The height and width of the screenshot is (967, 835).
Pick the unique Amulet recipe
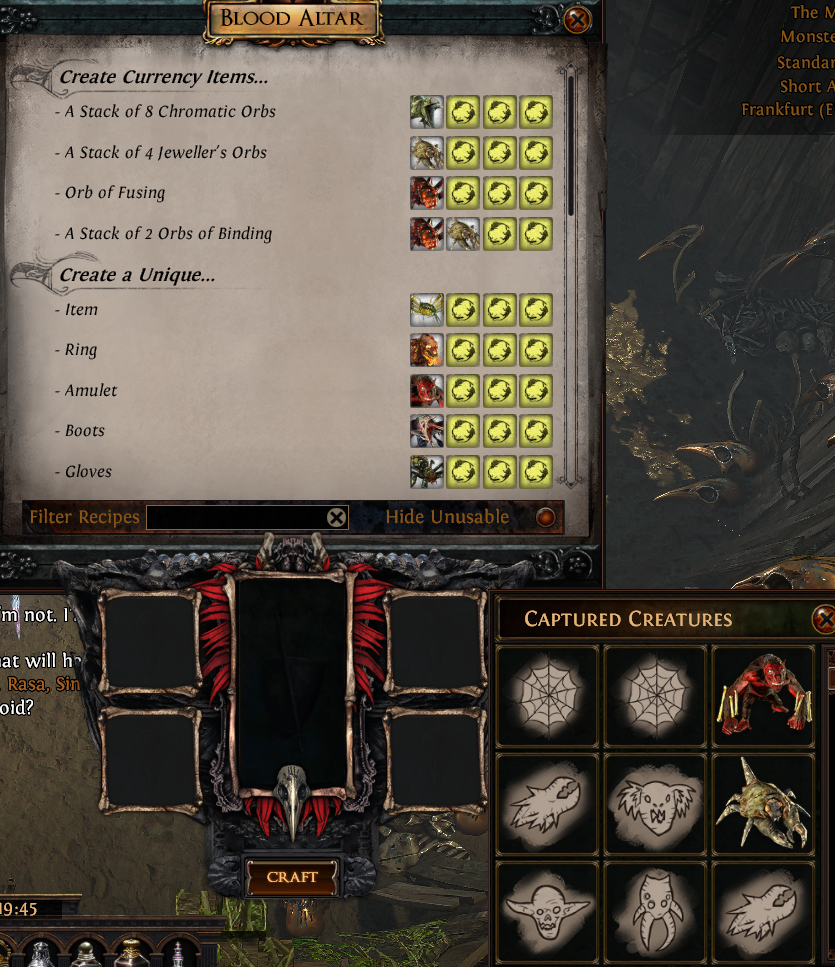coord(91,391)
